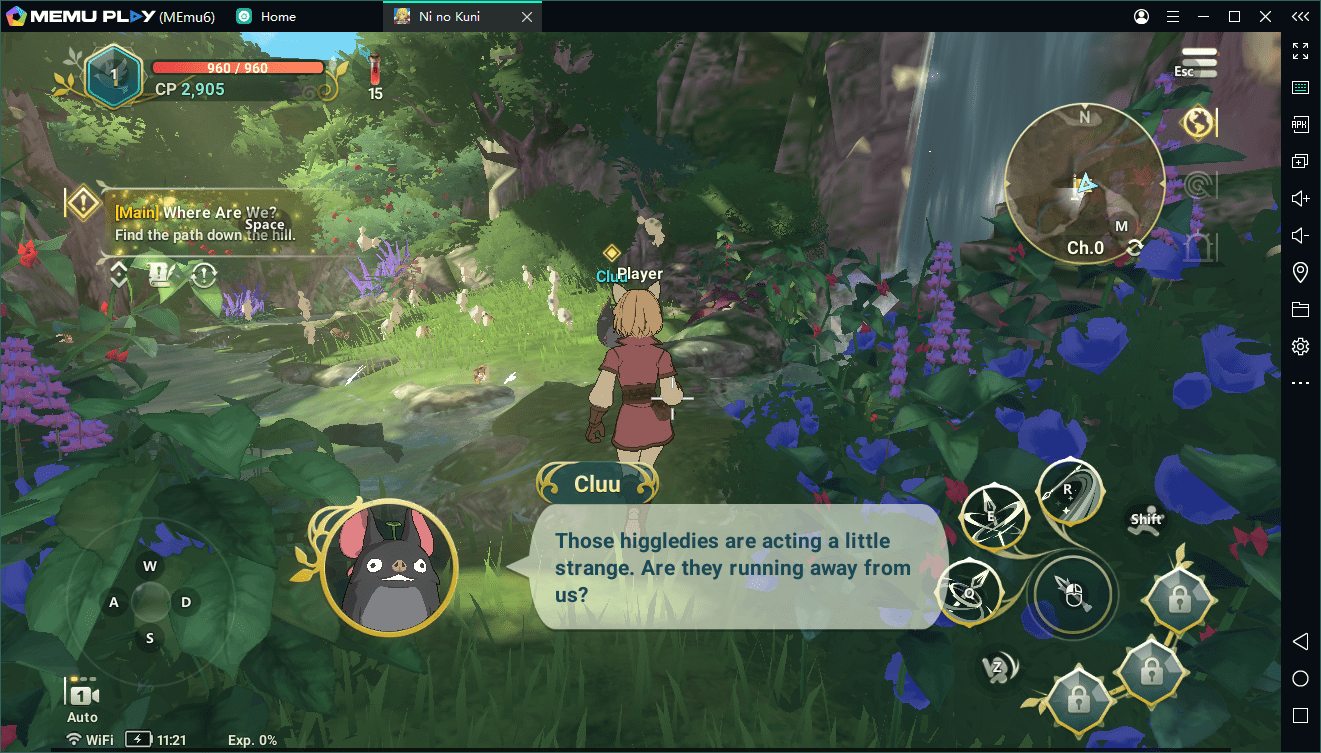
Task: Click the quest exclamation diamond icon
Action: 82,203
